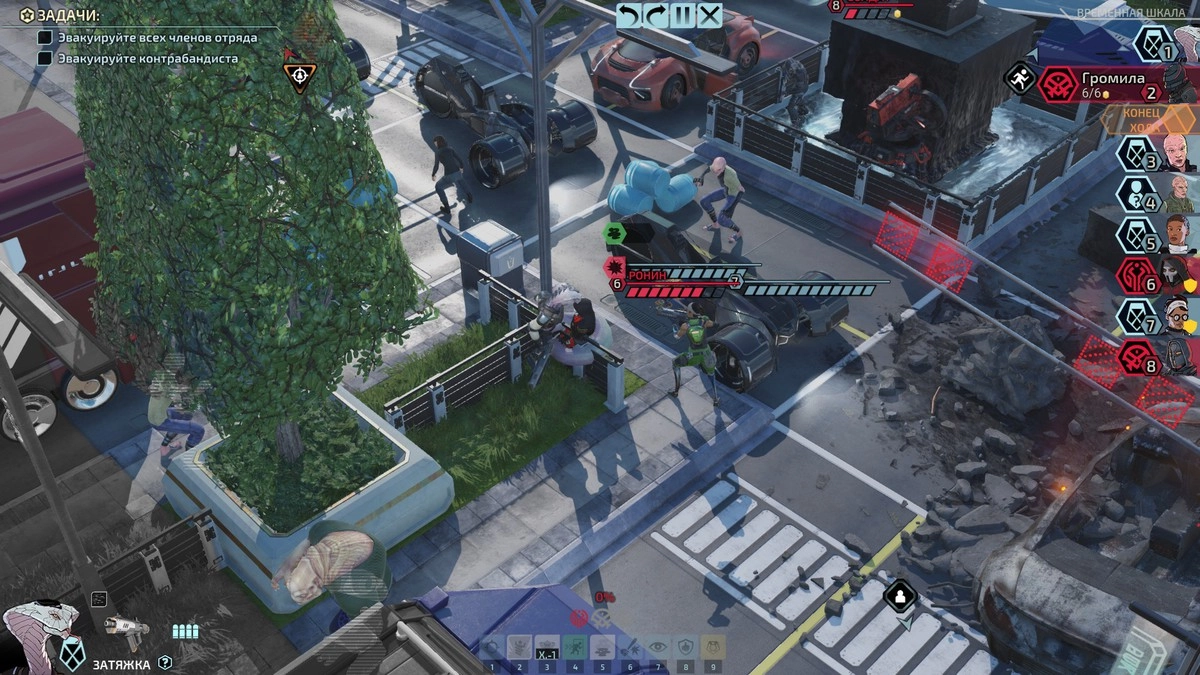
Task: Click the forward arrow replay button
Action: pyautogui.click(x=656, y=15)
